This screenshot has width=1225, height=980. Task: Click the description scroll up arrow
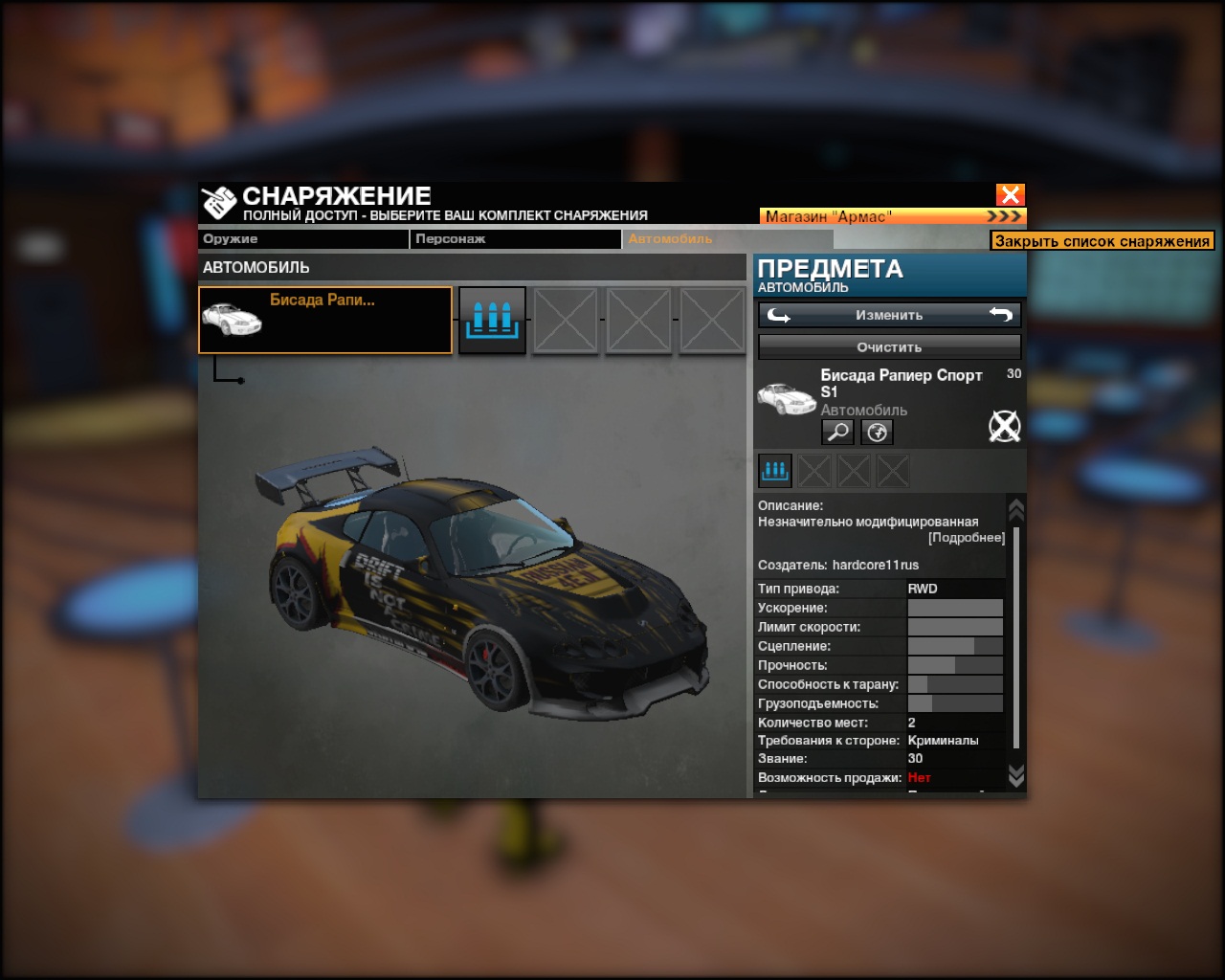click(1016, 509)
